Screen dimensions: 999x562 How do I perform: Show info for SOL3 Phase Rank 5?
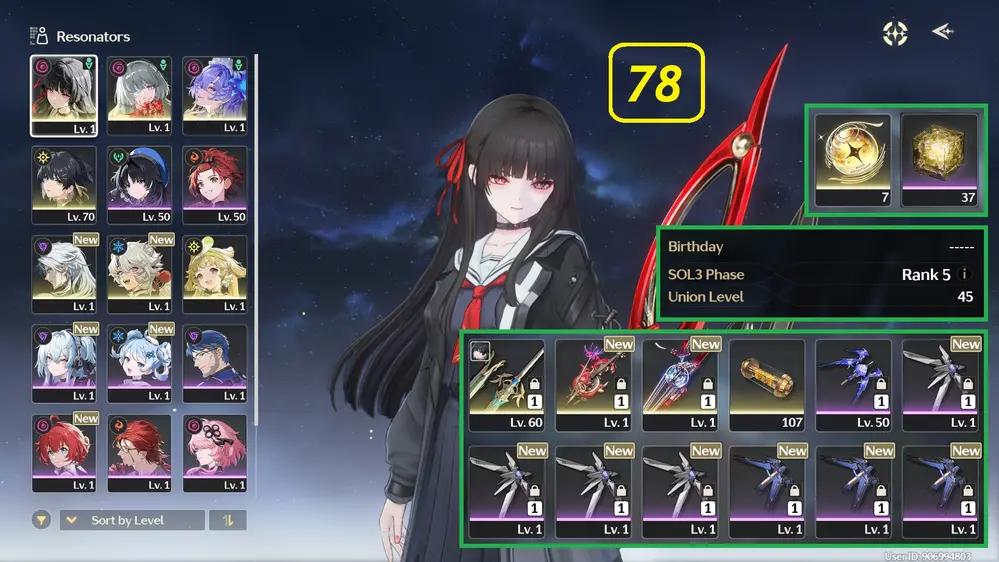(x=965, y=274)
